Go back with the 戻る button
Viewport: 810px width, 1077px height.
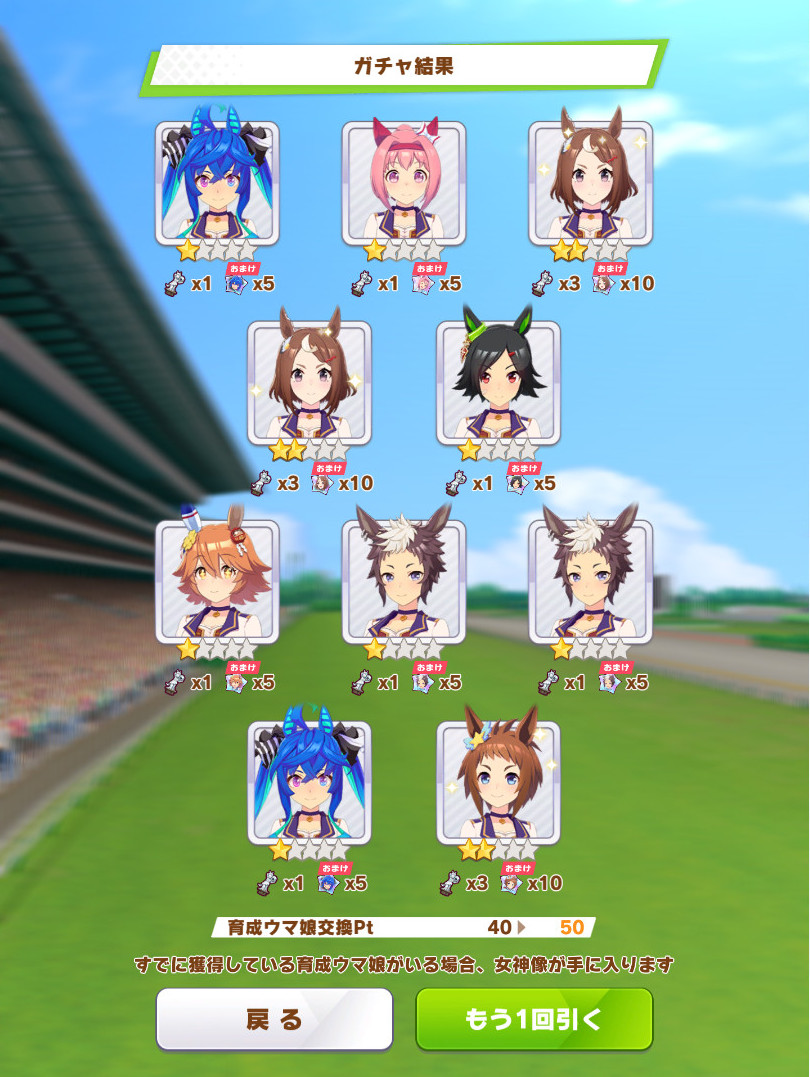click(274, 1019)
